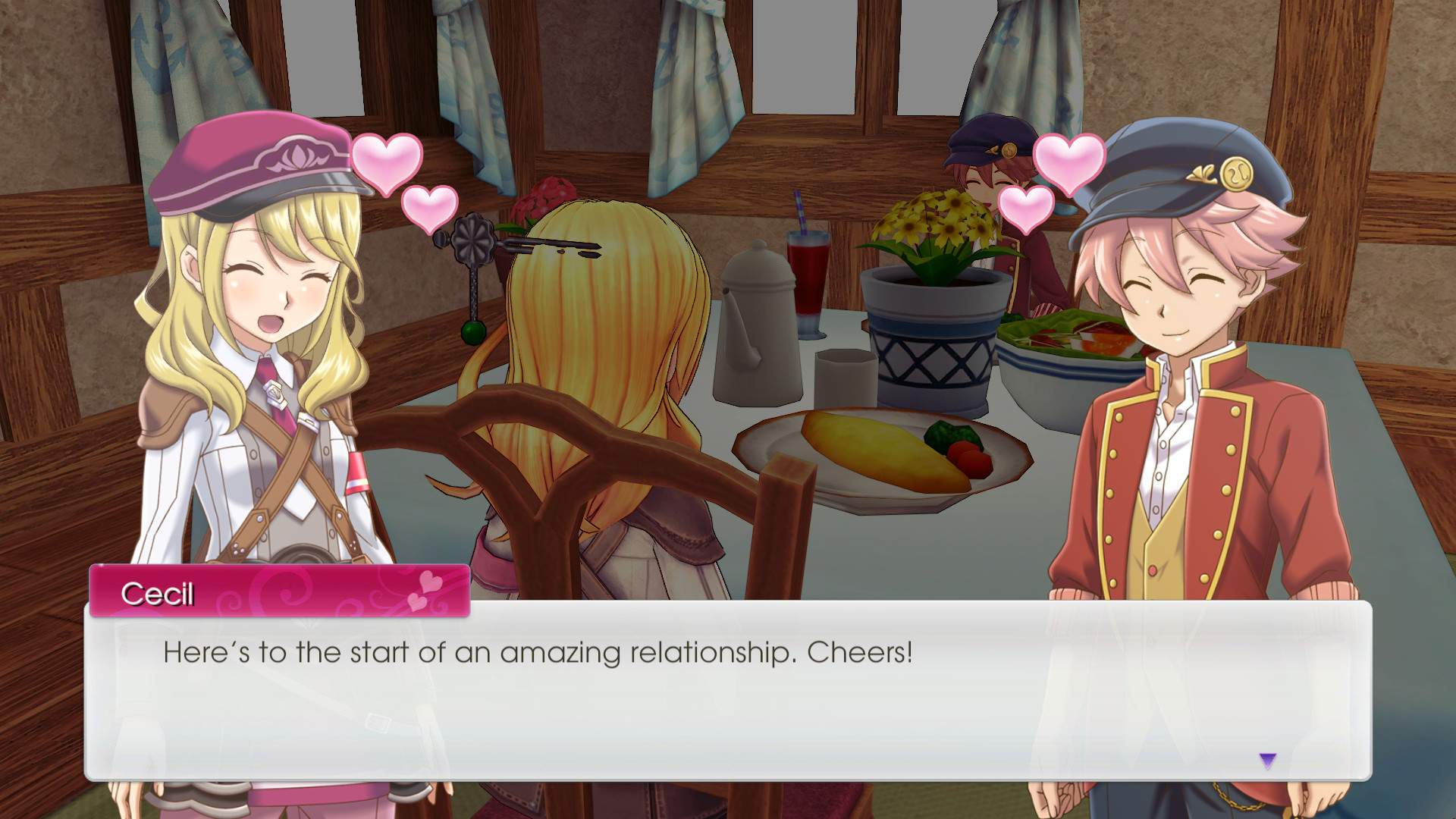
Task: Select the white teapot
Action: click(758, 326)
